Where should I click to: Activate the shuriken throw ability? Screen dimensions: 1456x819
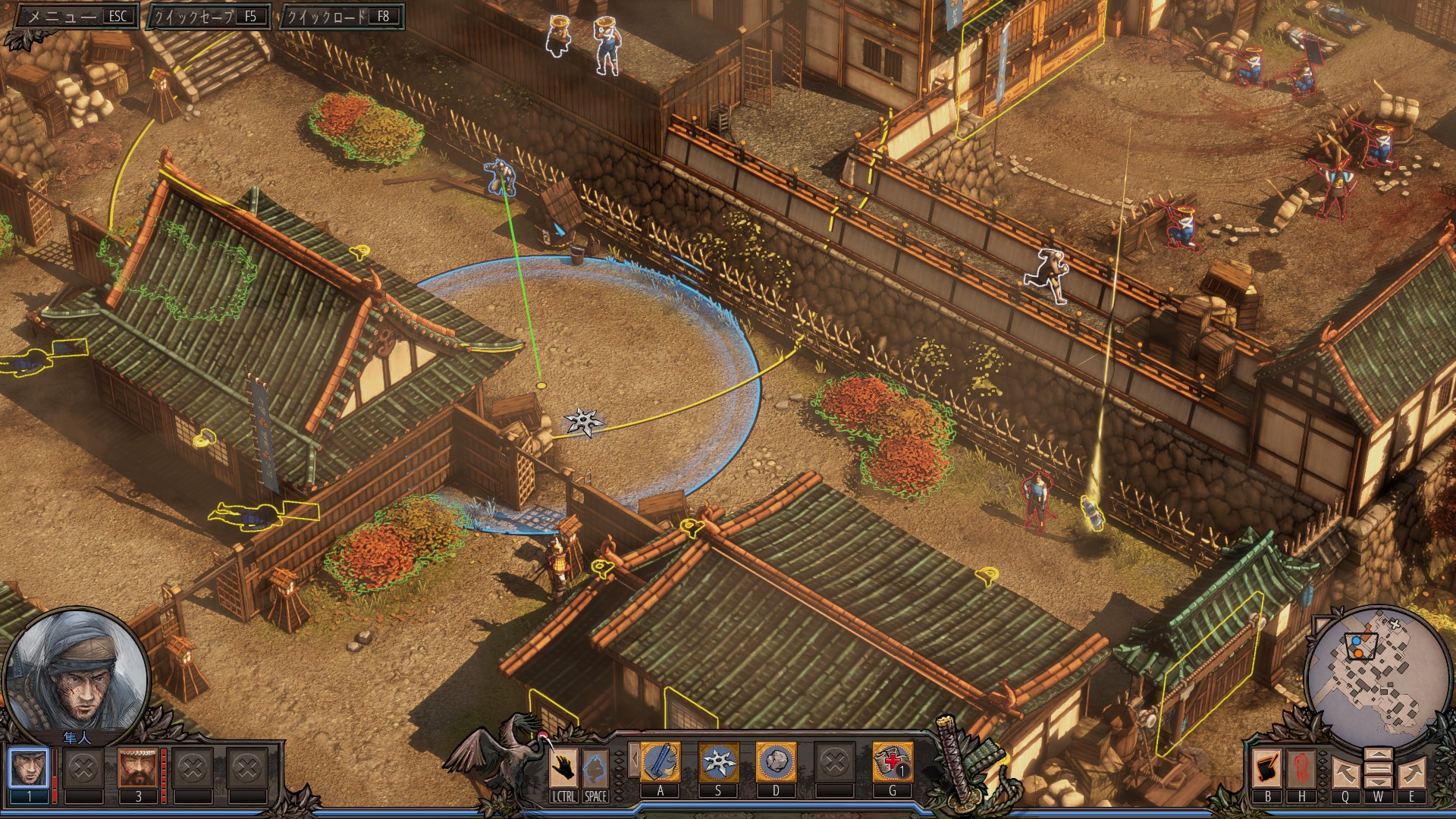[717, 762]
